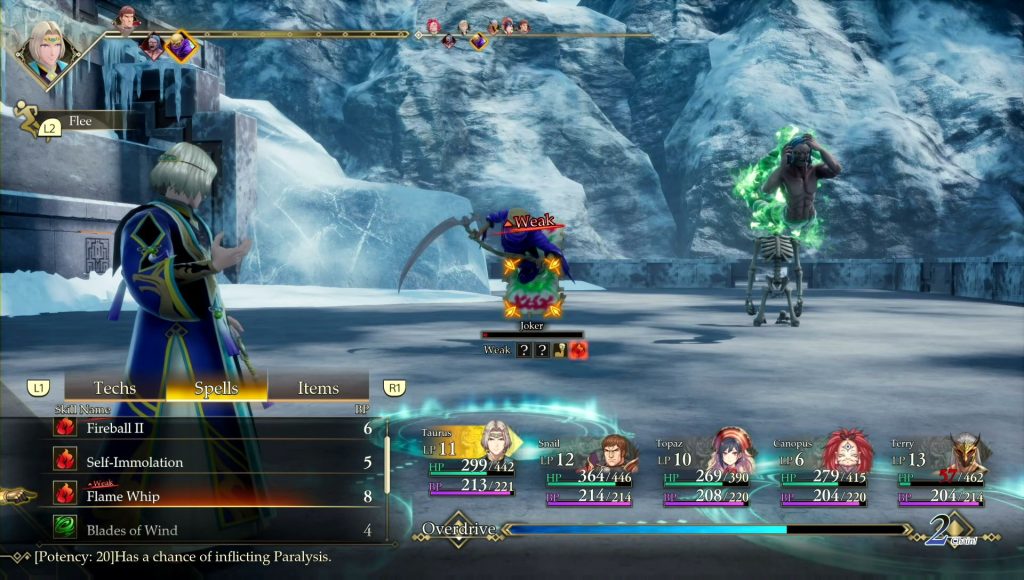Target the Joker enemy name label
The width and height of the screenshot is (1024, 580).
pos(531,325)
